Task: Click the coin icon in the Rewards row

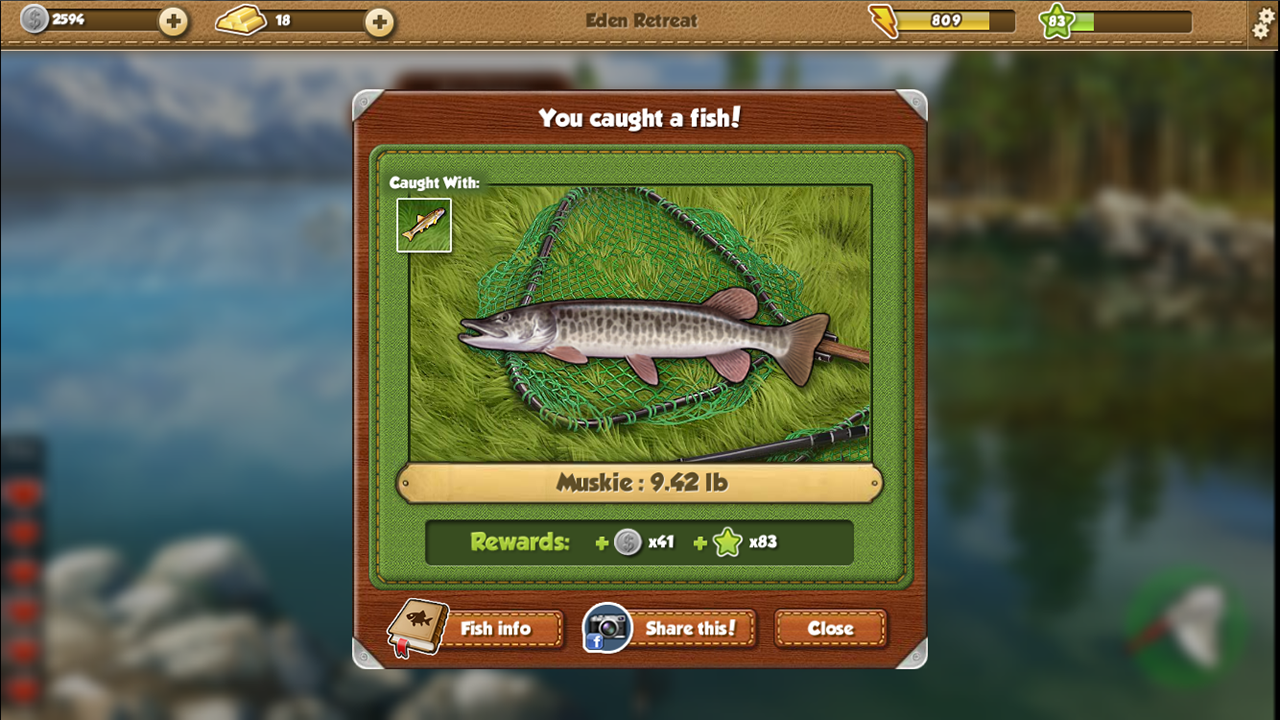Action: coord(629,543)
